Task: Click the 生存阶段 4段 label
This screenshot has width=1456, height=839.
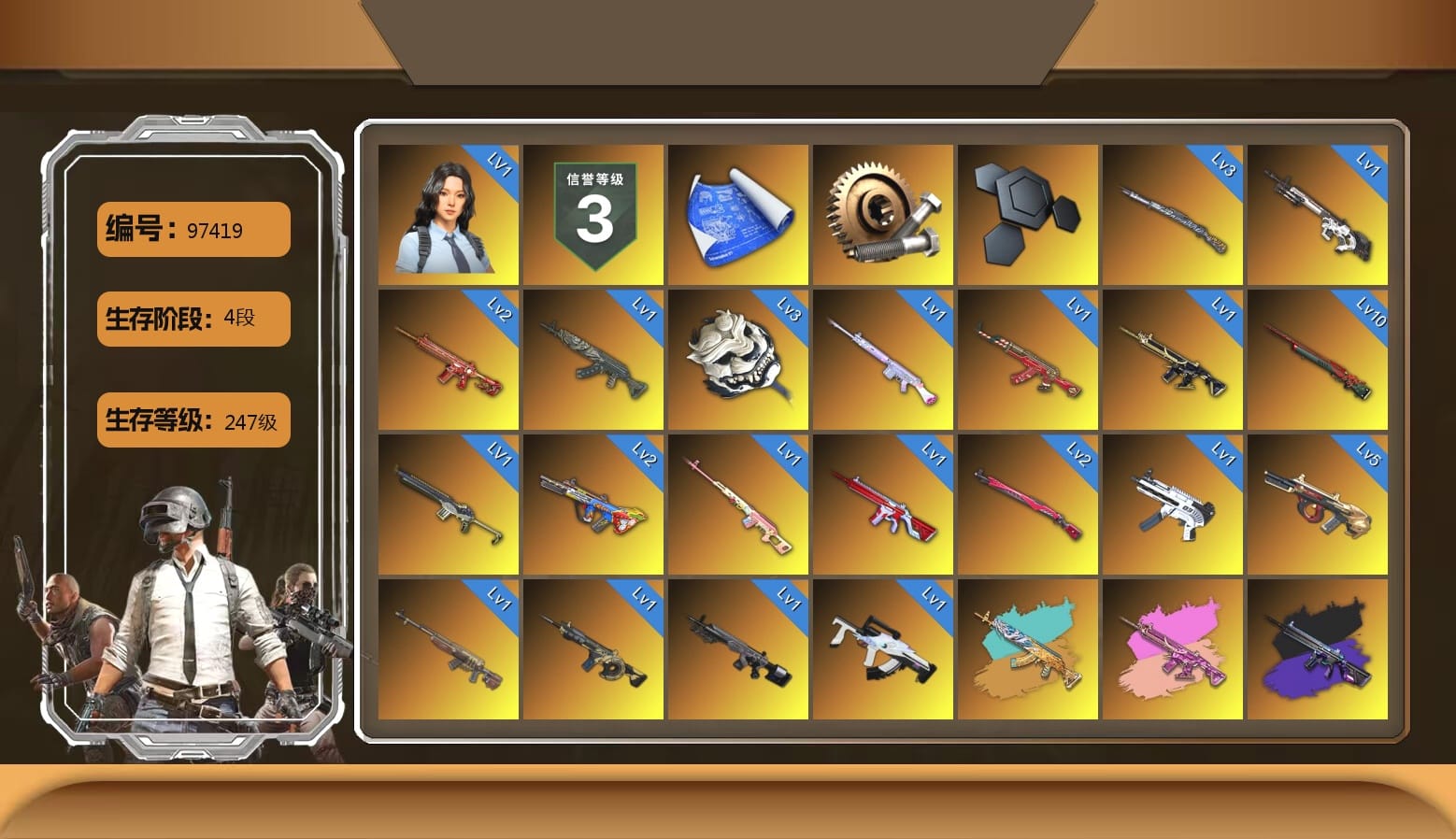Action: pos(193,318)
